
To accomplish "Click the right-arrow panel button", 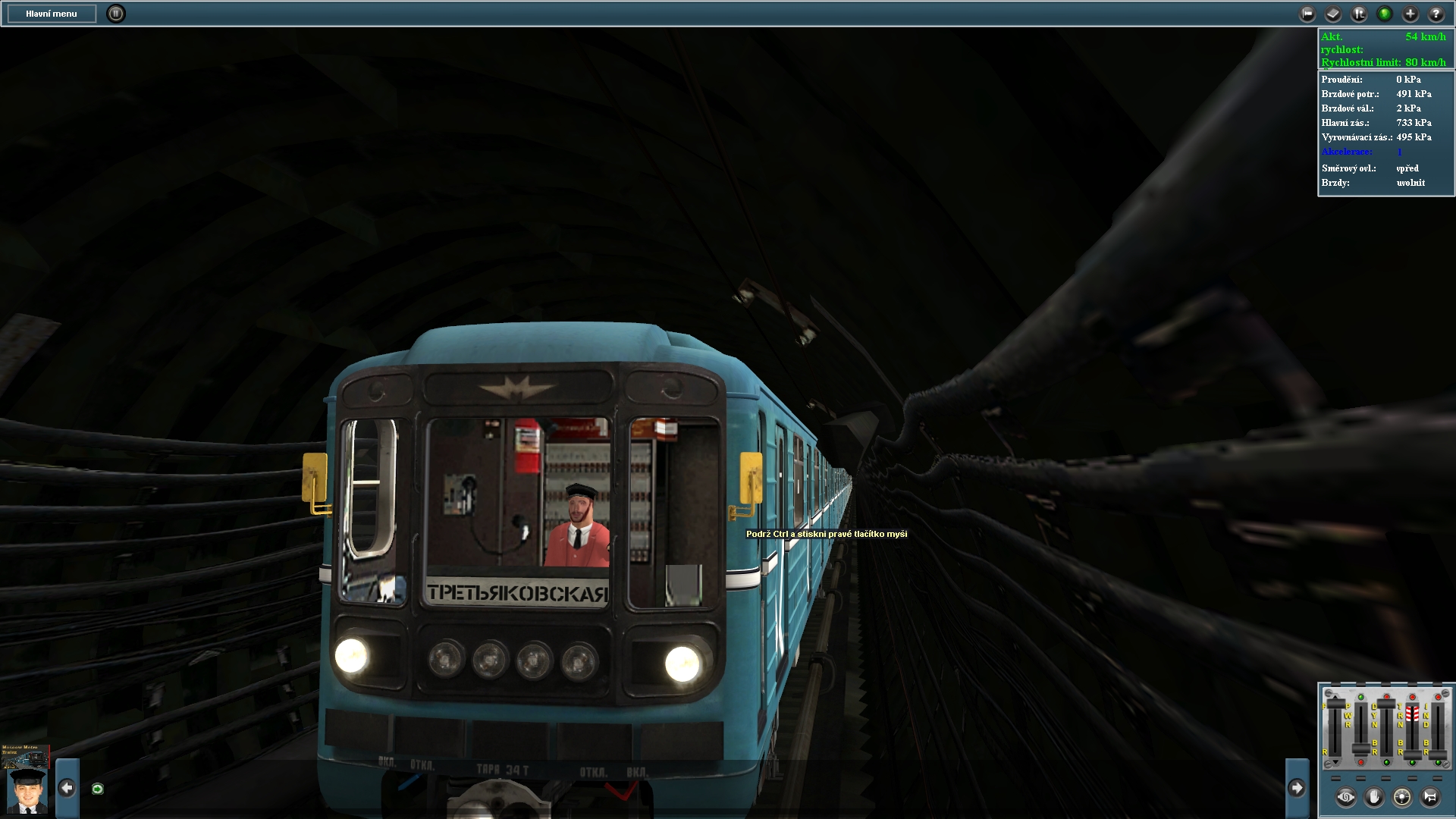I will tap(1297, 788).
